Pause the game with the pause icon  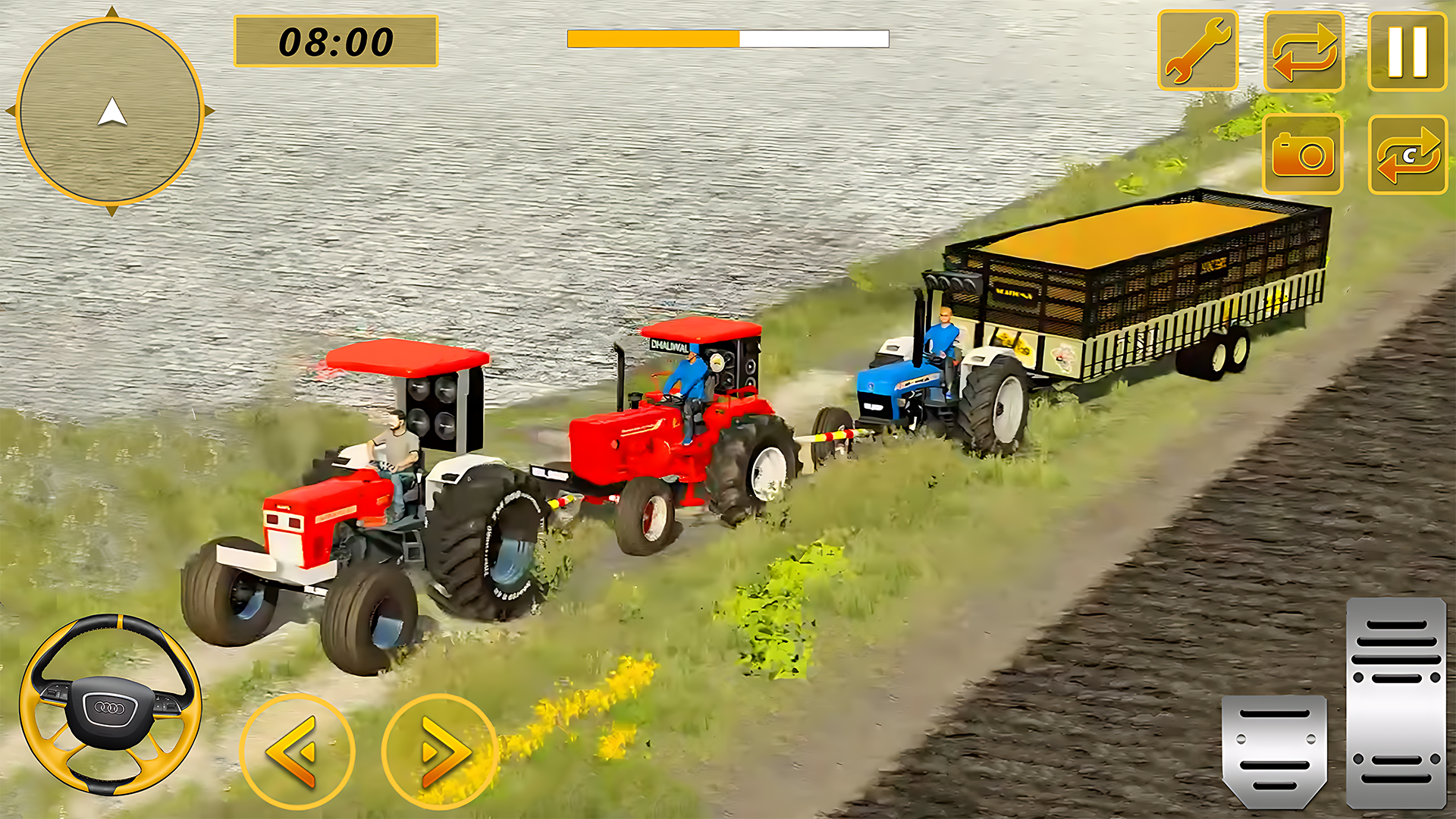1410,48
